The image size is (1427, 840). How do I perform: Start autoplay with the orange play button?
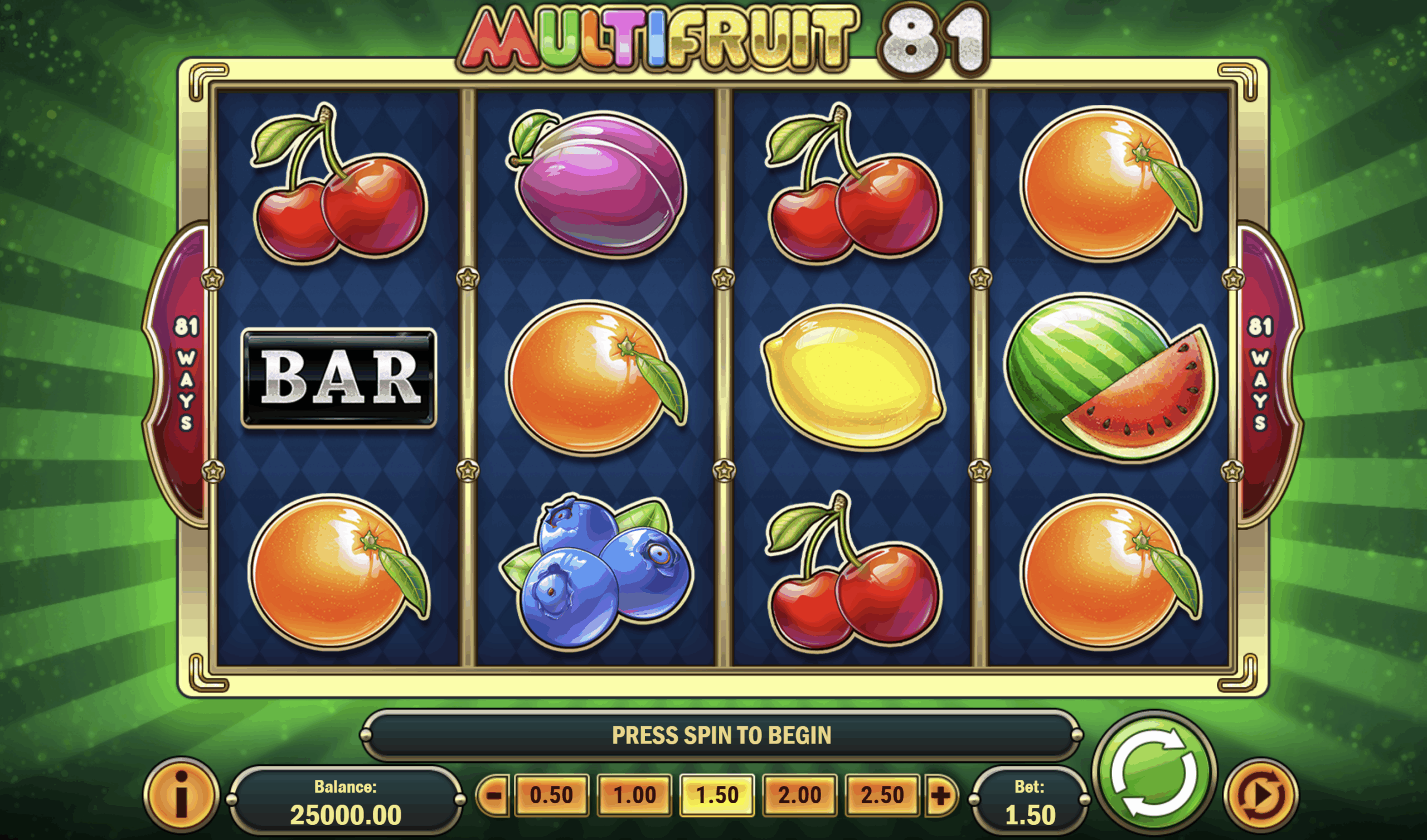tap(1260, 797)
